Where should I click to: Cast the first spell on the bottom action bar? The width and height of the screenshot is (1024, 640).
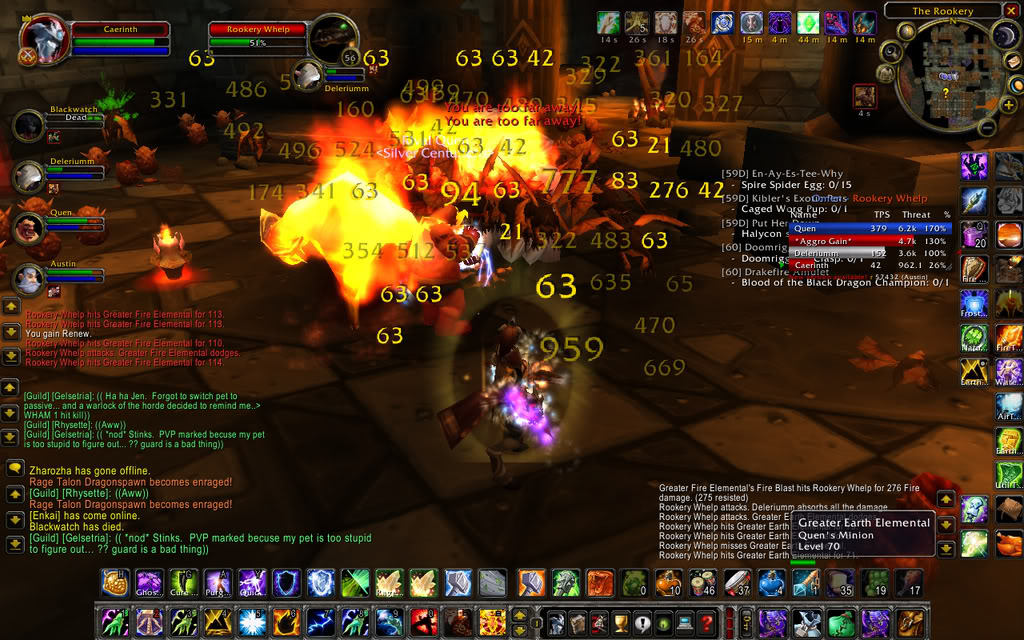point(113,622)
